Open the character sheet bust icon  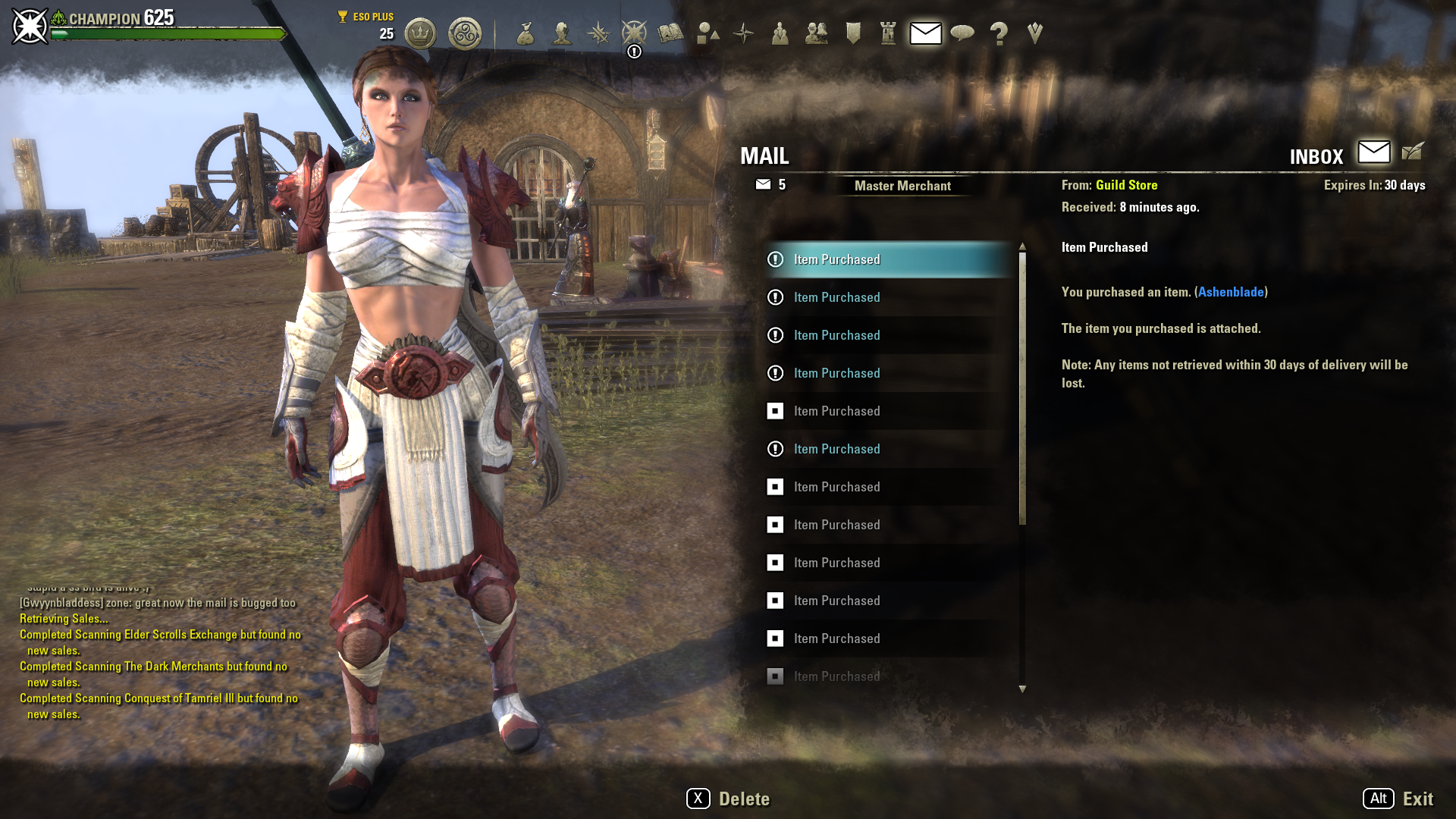(562, 33)
